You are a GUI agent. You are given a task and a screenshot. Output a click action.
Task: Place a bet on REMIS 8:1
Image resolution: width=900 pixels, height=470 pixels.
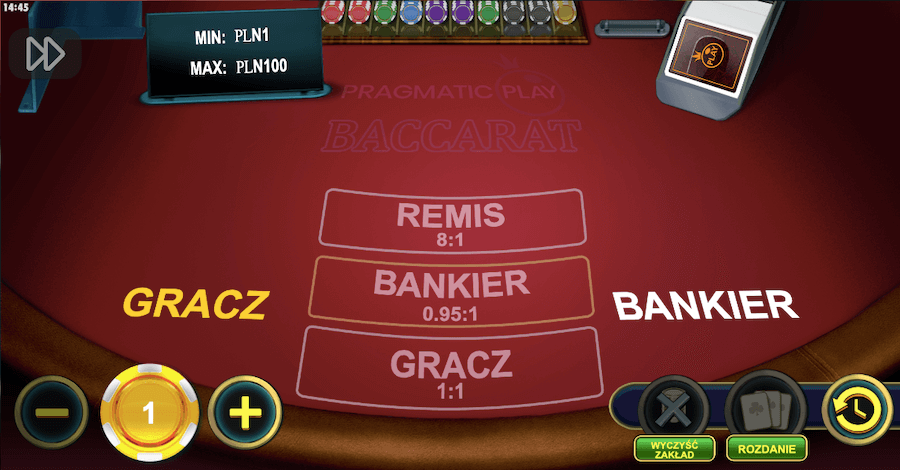(449, 221)
